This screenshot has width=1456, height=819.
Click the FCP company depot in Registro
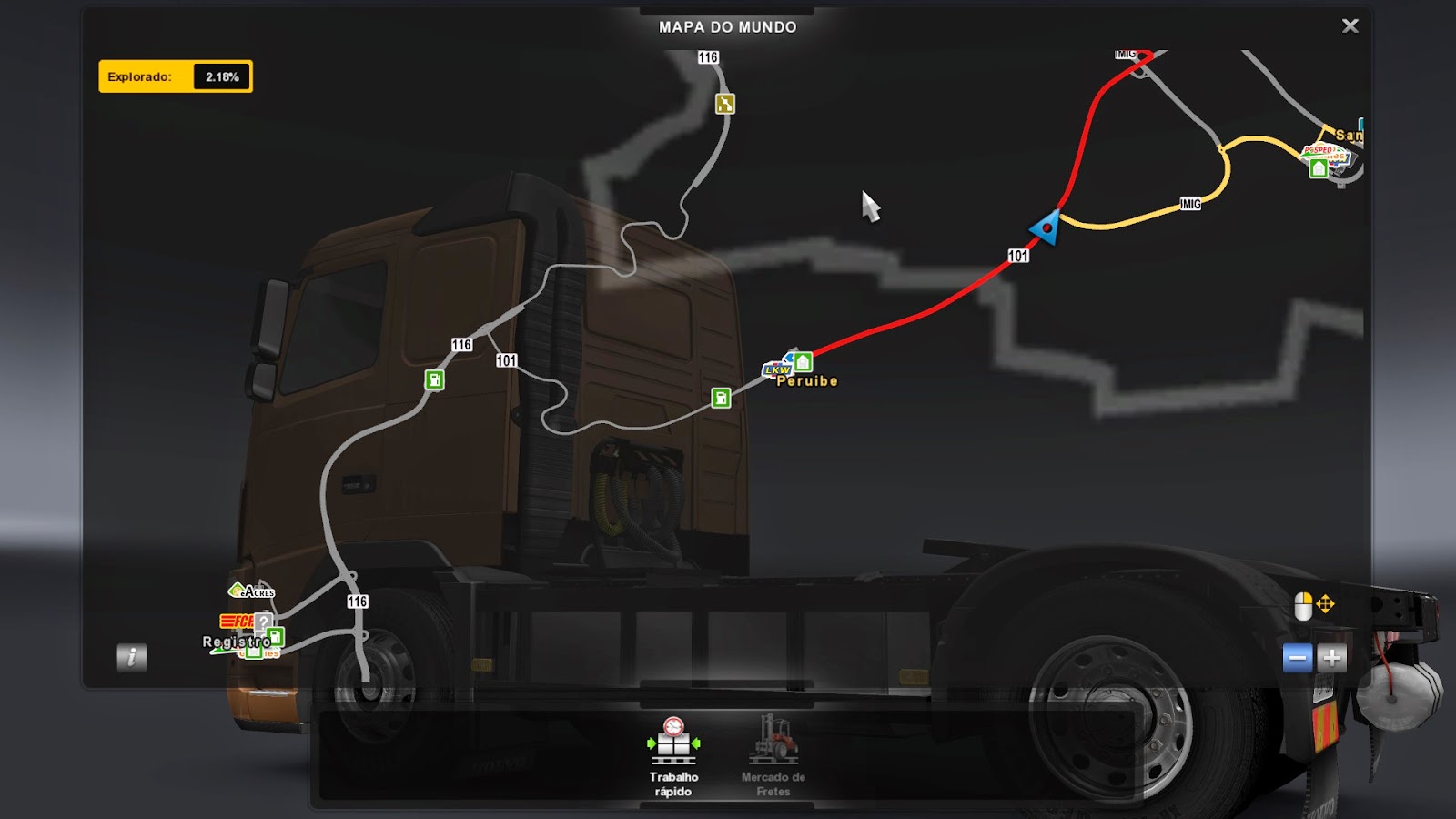point(233,622)
